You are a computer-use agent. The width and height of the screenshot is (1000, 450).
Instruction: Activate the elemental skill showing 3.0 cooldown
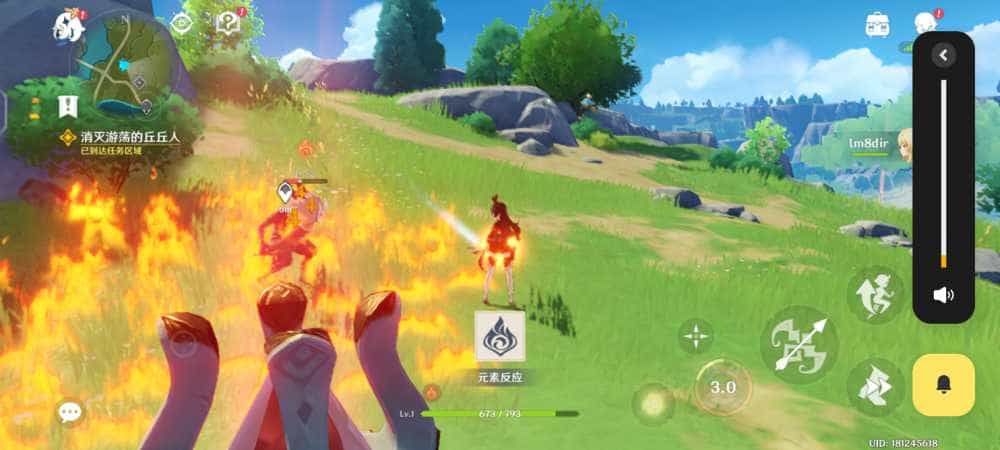tap(722, 387)
